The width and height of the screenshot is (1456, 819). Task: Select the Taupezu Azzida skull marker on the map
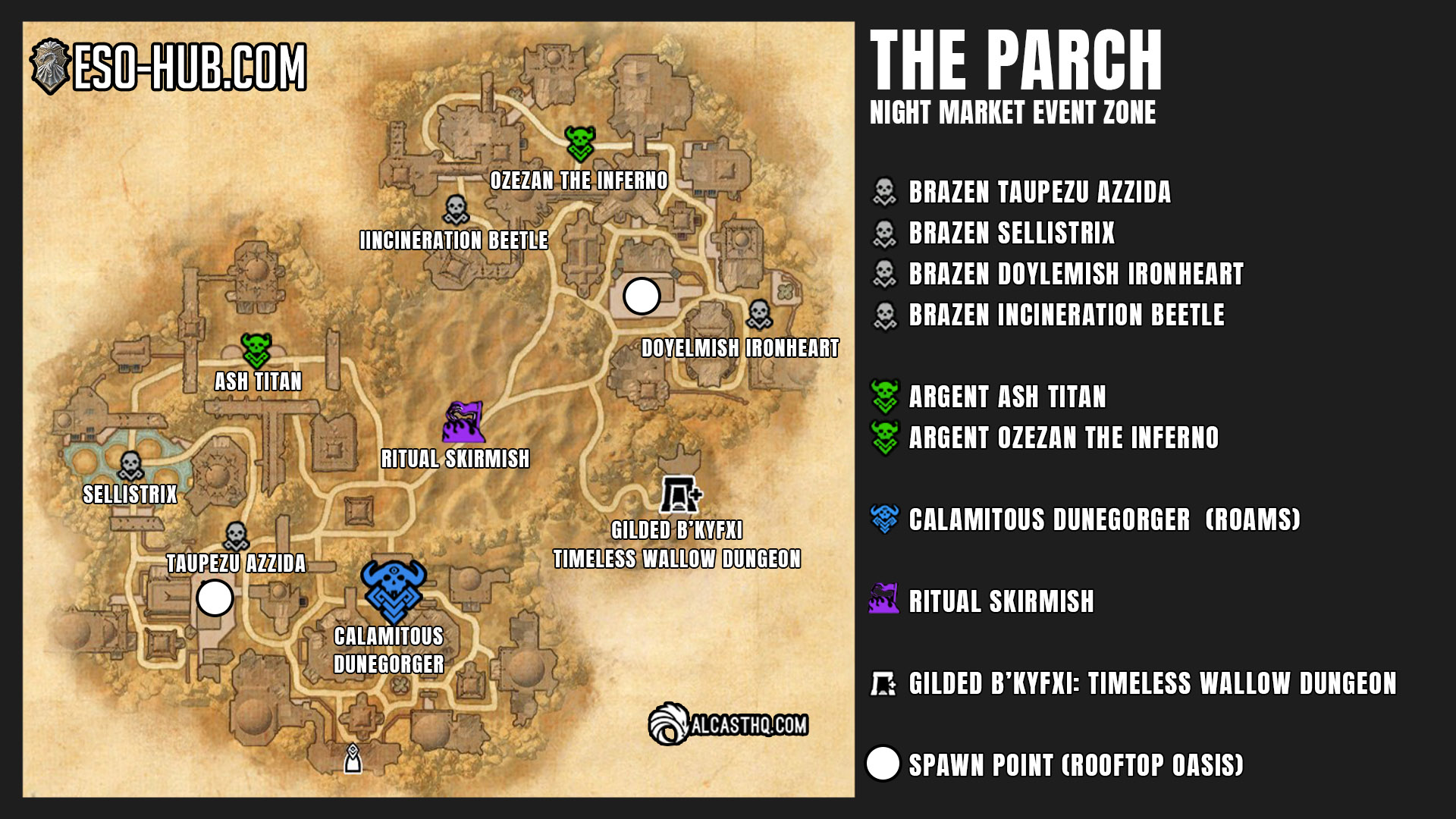[x=236, y=537]
